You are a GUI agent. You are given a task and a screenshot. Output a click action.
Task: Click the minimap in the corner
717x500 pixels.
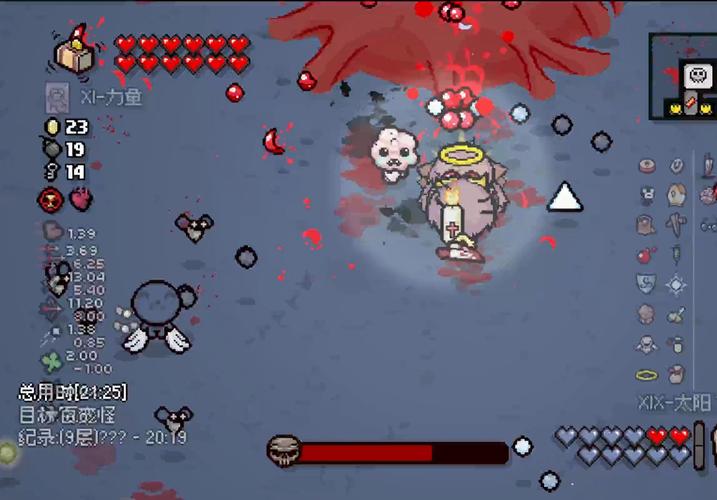[684, 77]
